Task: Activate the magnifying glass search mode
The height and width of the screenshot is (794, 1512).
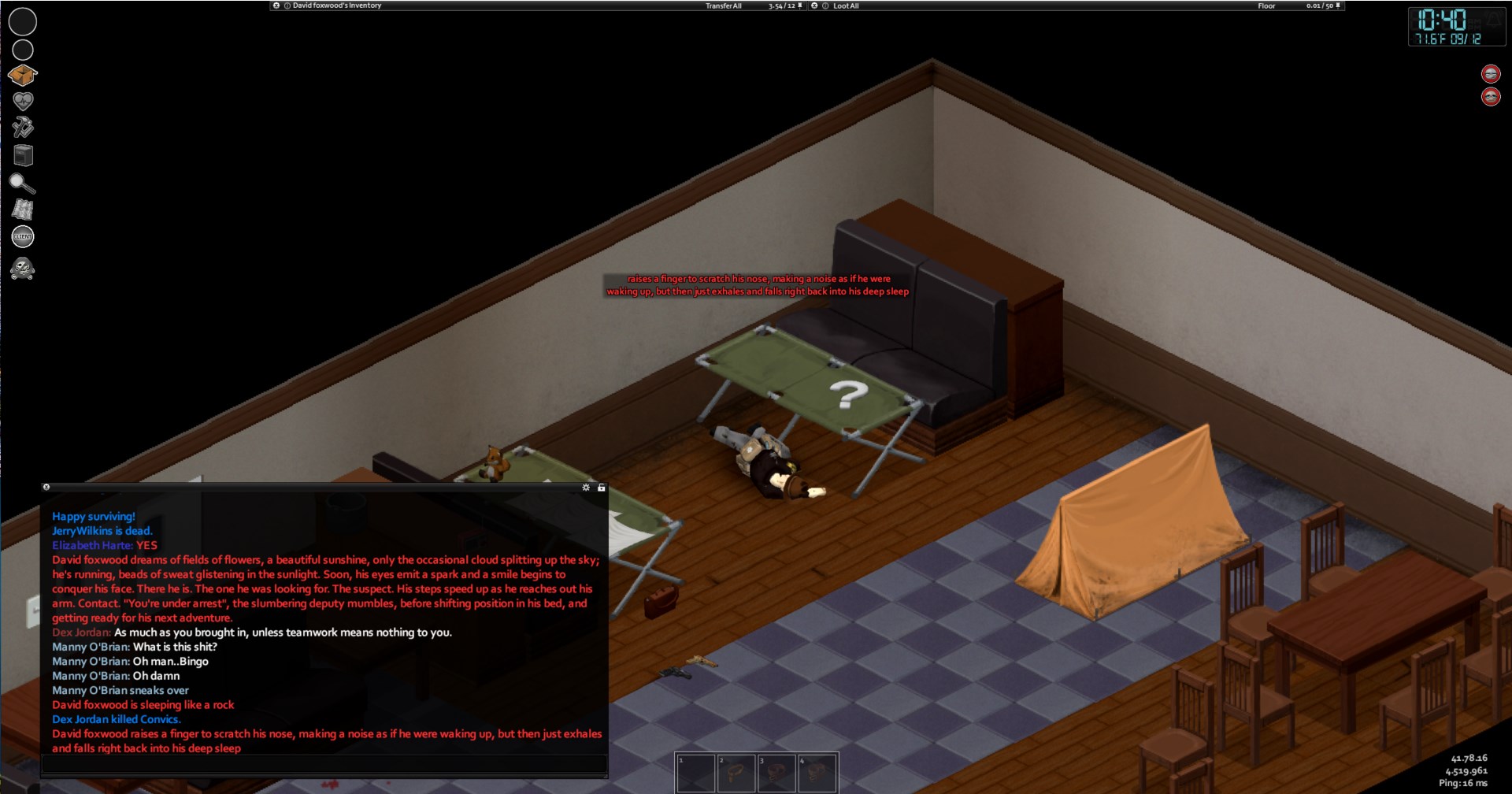Action: point(22,184)
